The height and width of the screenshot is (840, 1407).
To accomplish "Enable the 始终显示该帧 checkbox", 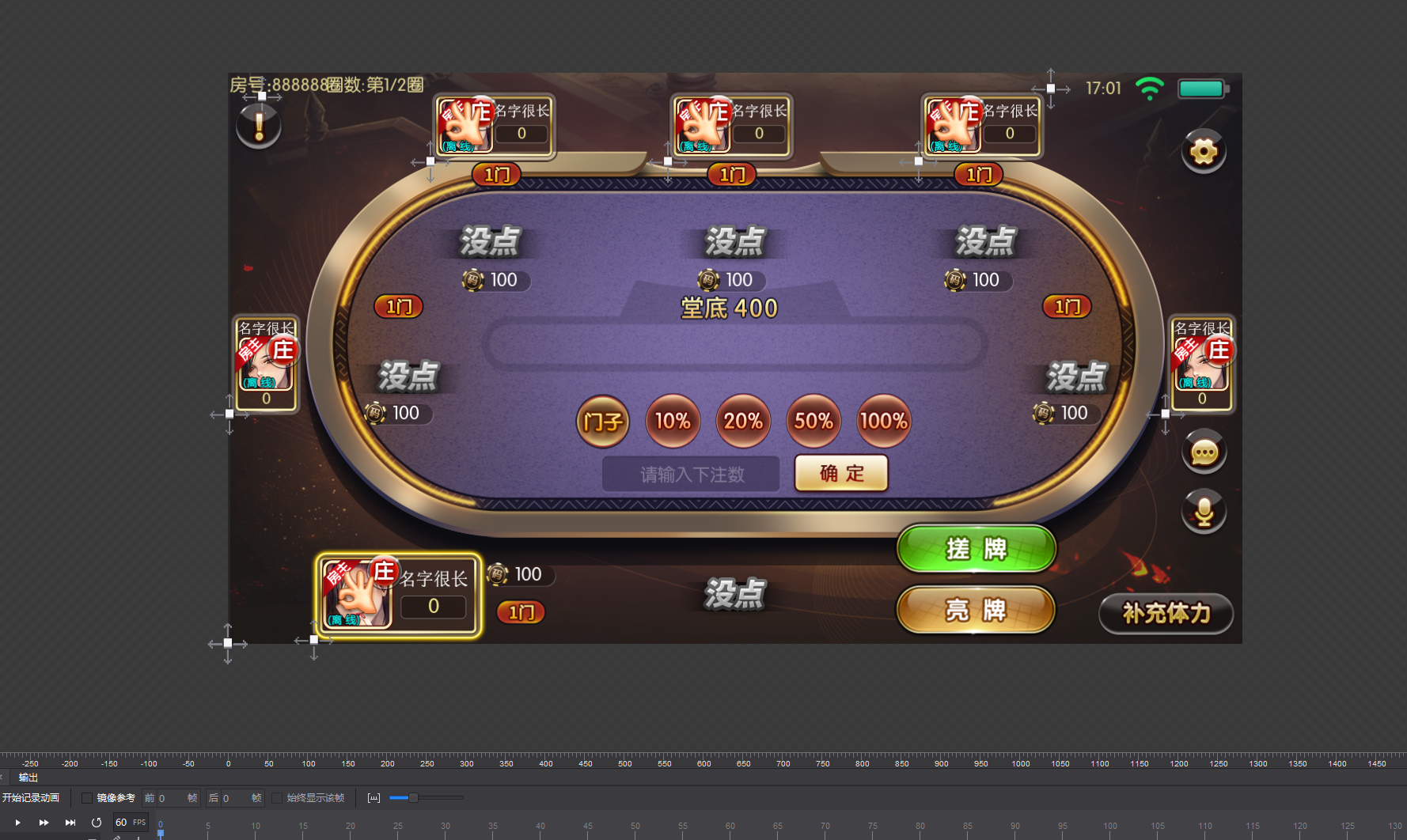I will (277, 798).
